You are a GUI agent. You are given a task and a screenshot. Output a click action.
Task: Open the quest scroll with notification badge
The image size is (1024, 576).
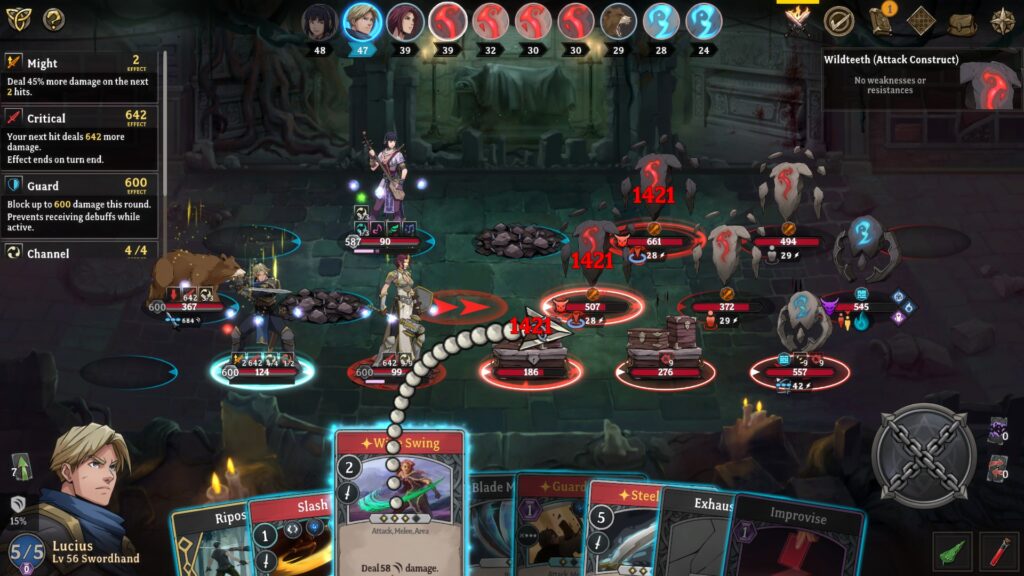[x=882, y=21]
